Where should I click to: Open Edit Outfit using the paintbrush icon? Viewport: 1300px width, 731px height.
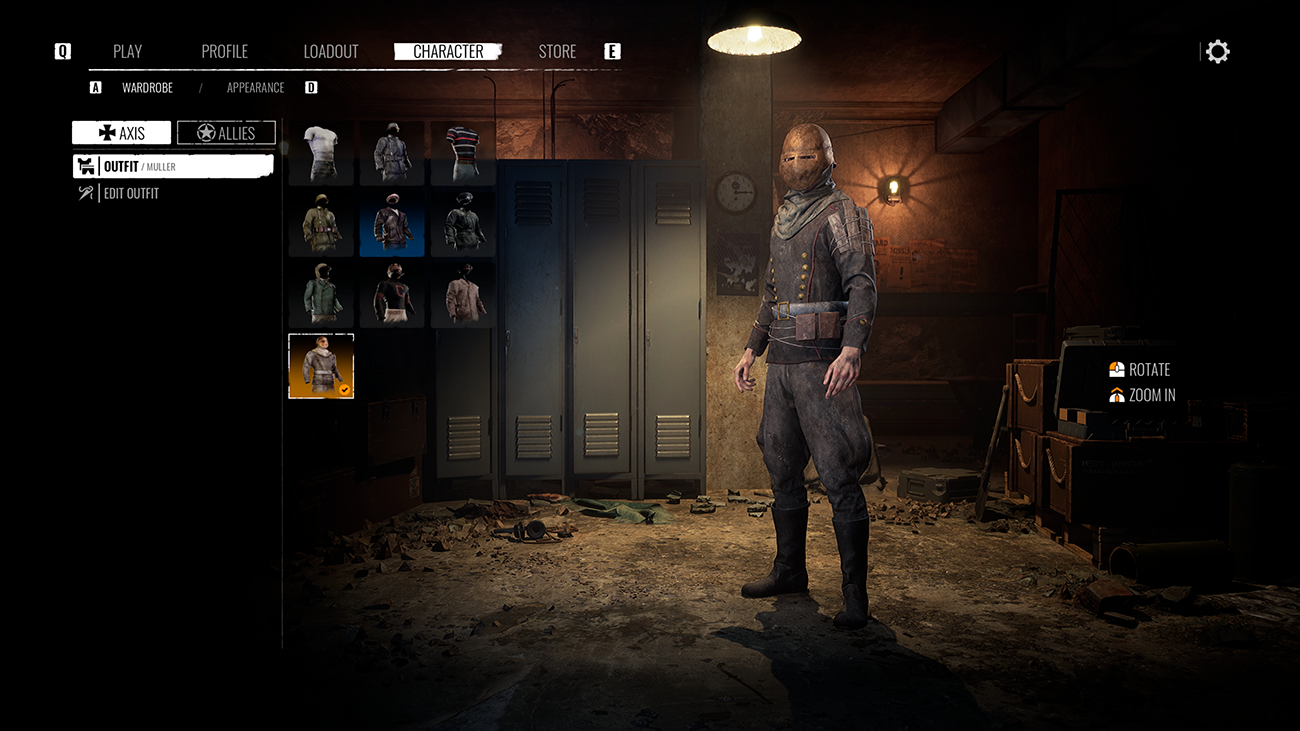[85, 193]
